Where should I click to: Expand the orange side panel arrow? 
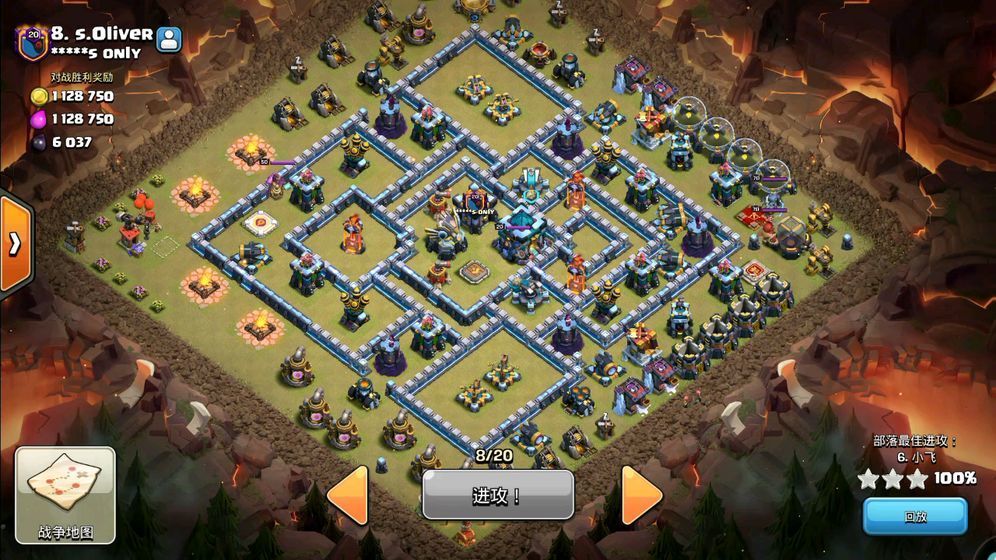tap(15, 244)
